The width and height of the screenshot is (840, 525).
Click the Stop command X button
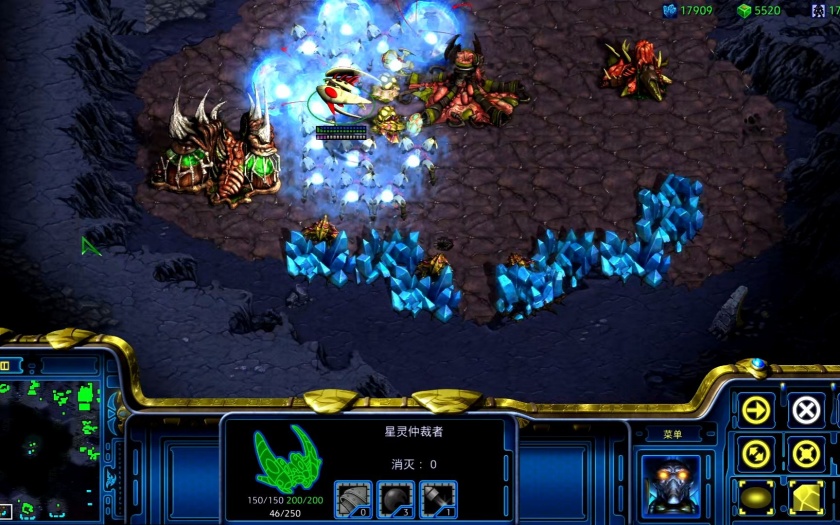click(x=806, y=410)
